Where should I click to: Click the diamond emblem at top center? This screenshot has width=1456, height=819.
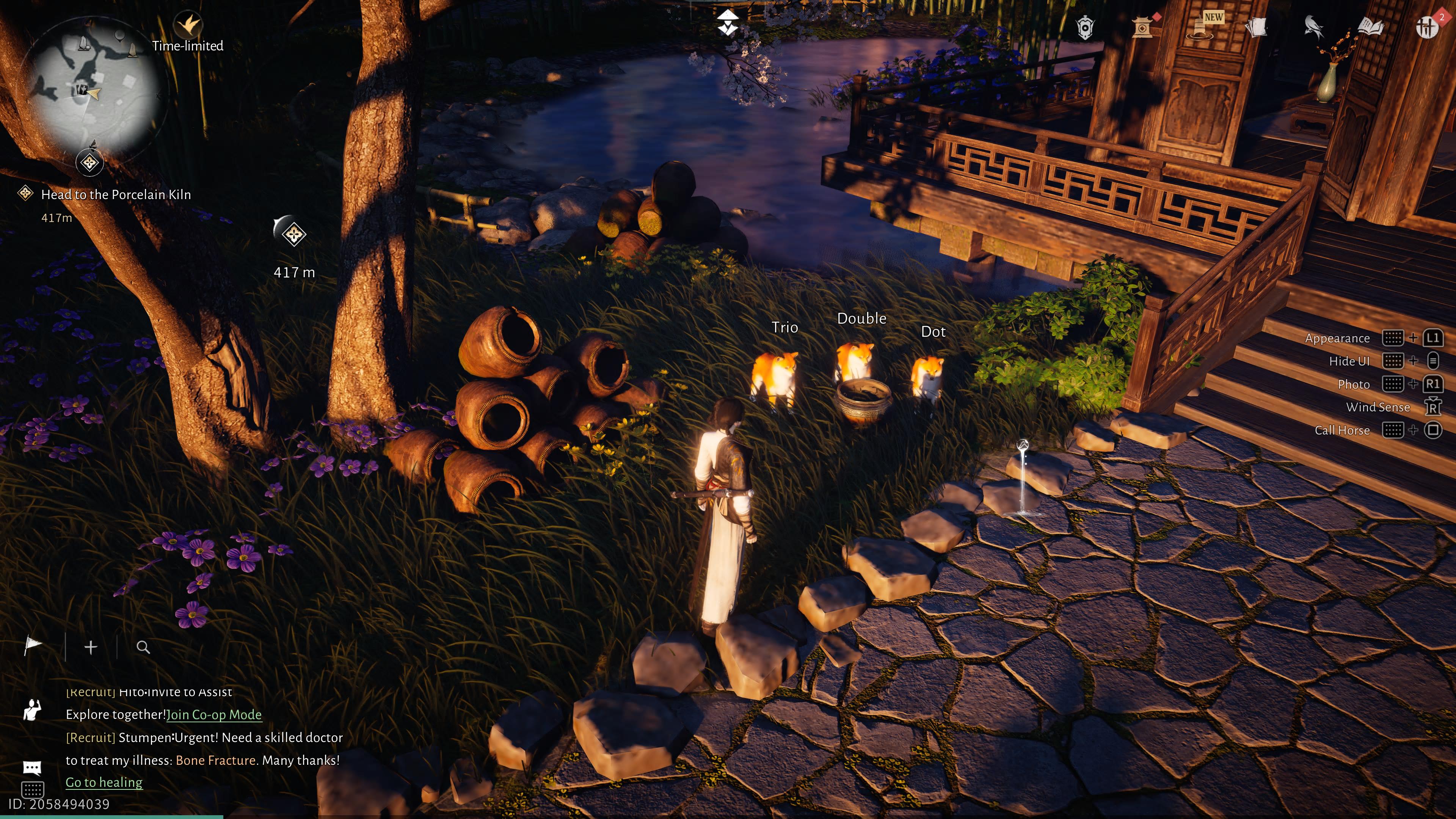coord(728,23)
